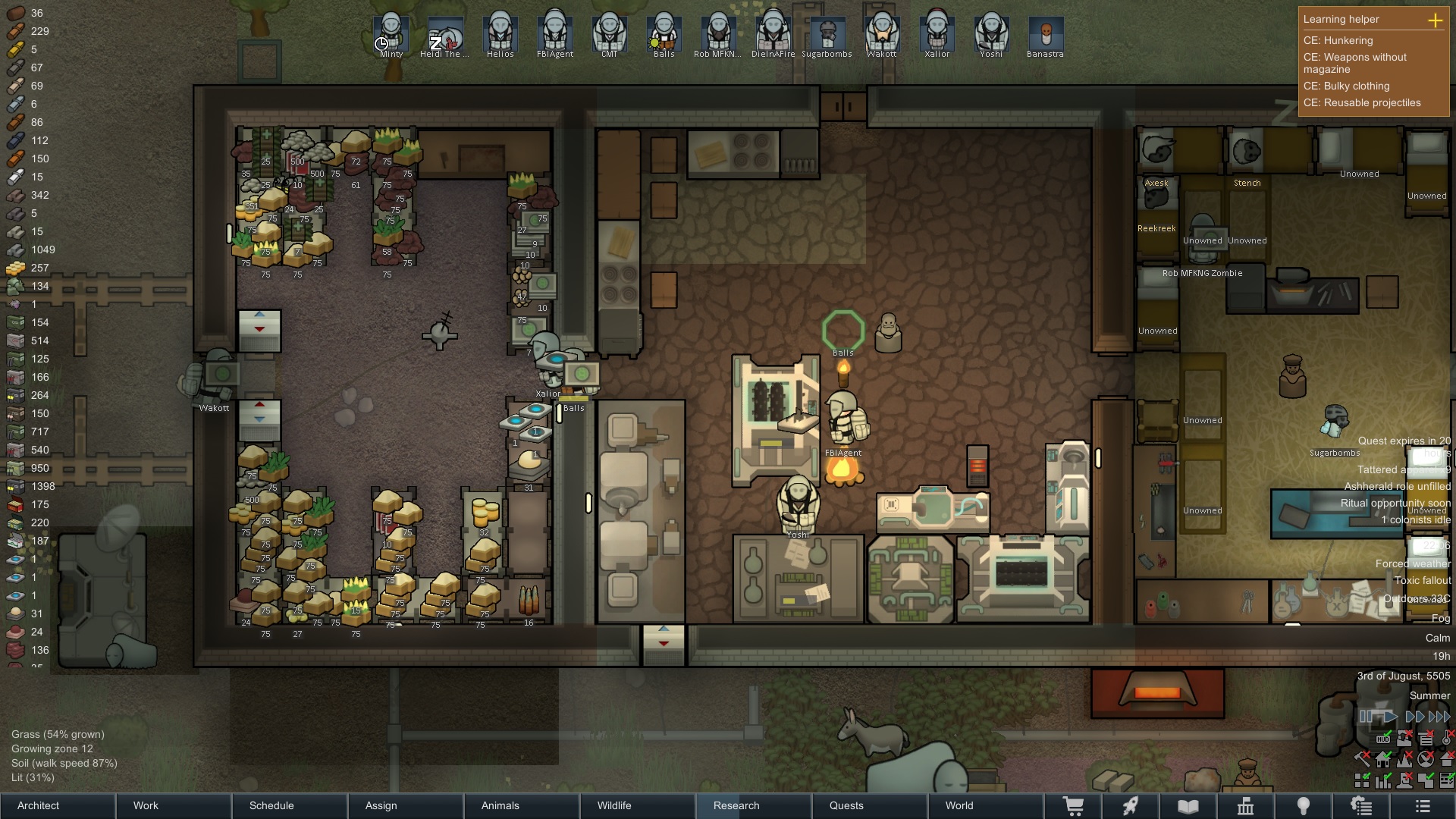Viewport: 1456px width, 819px height.
Task: Open the shopping cart trade icon
Action: (x=1073, y=806)
